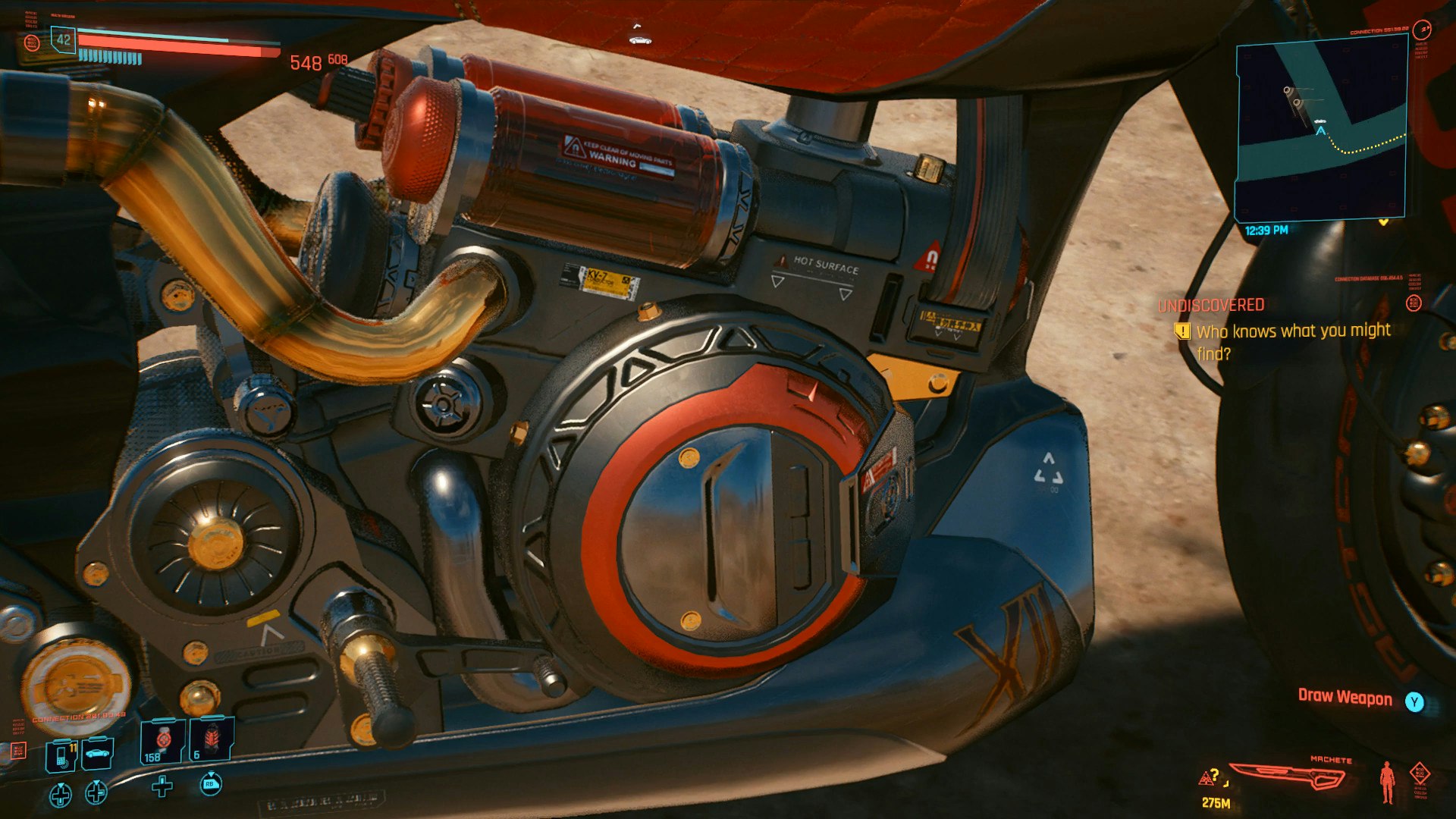Use the healing inhaler slot with 158
The height and width of the screenshot is (819, 1456).
point(162,741)
